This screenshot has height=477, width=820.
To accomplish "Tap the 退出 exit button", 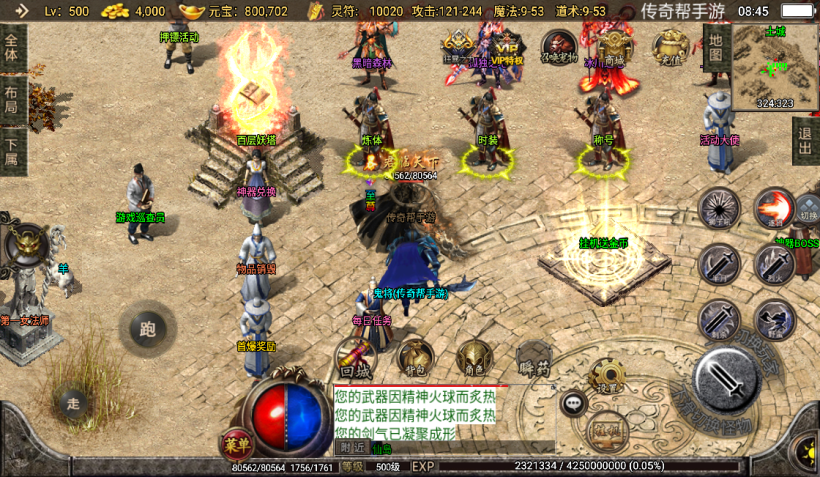I will pyautogui.click(x=805, y=141).
